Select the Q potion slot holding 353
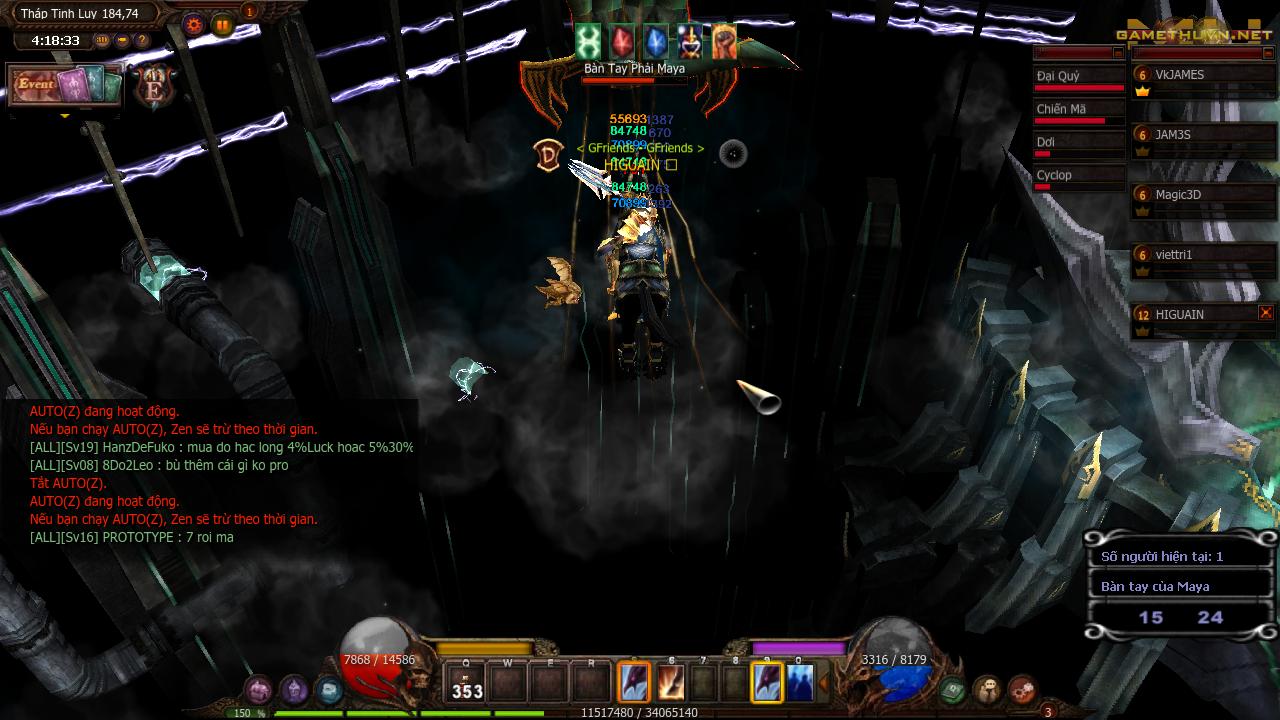Viewport: 1280px width, 720px height. [467, 683]
